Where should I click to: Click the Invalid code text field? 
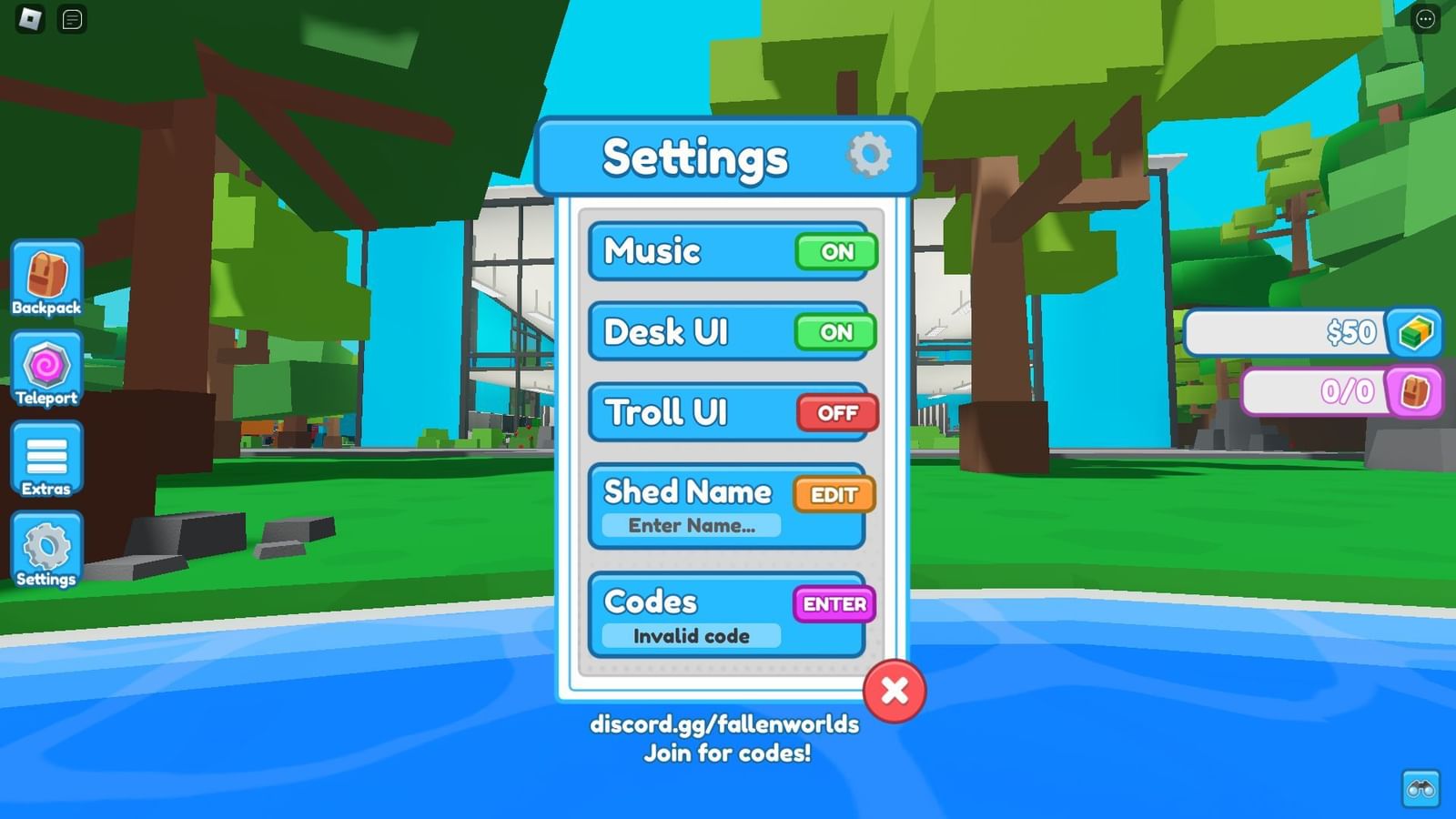pos(692,636)
